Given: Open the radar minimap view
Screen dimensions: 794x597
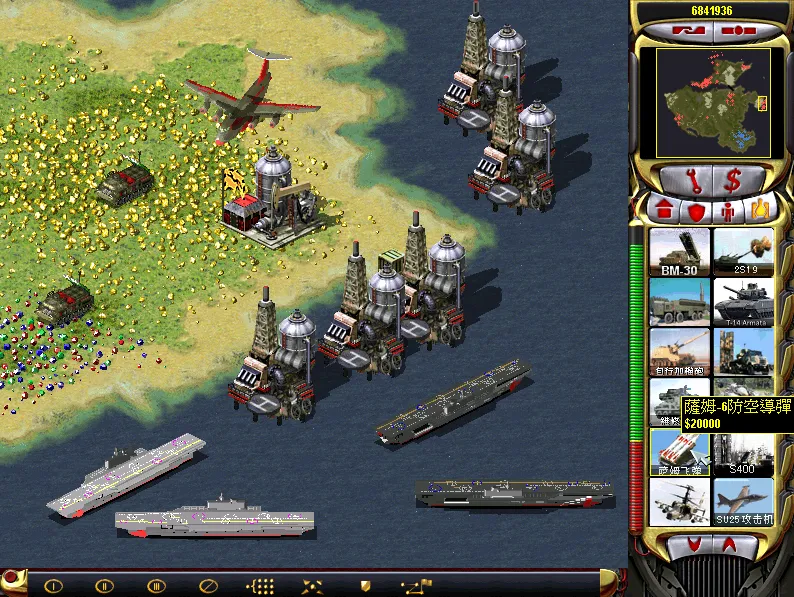Looking at the screenshot, I should pos(710,103).
